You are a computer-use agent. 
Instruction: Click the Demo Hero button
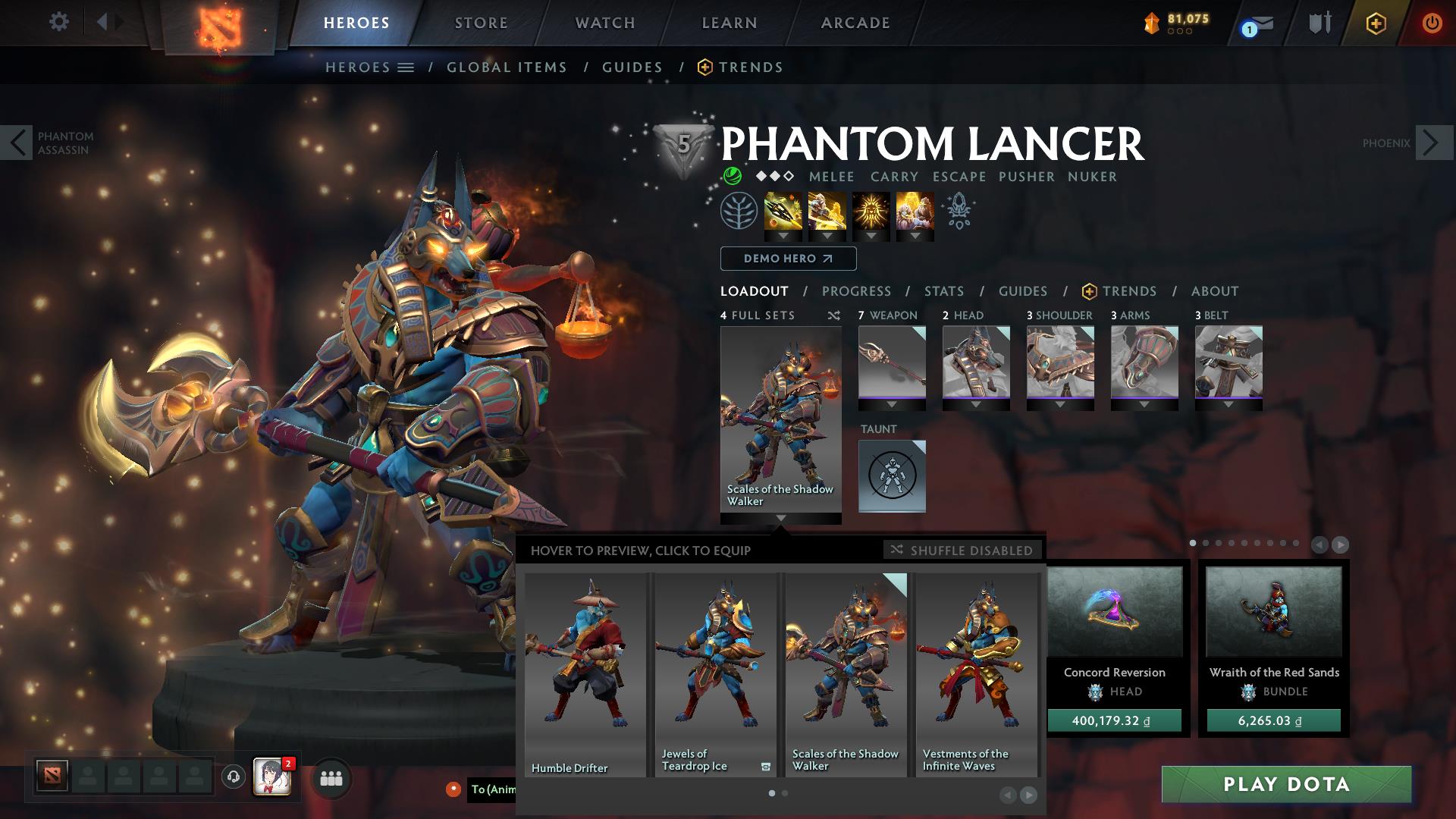(786, 259)
